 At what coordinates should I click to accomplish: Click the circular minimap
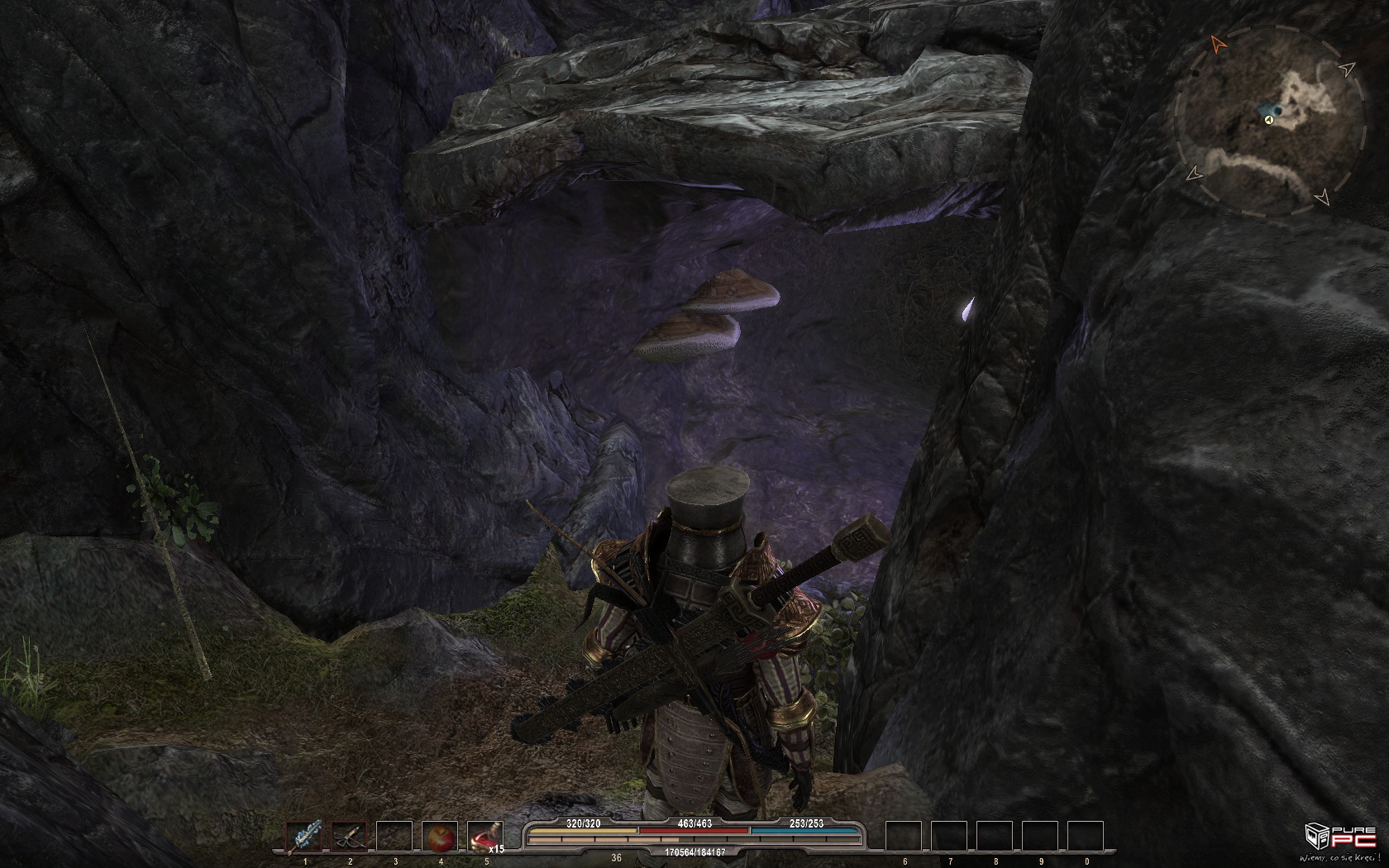click(x=1269, y=122)
